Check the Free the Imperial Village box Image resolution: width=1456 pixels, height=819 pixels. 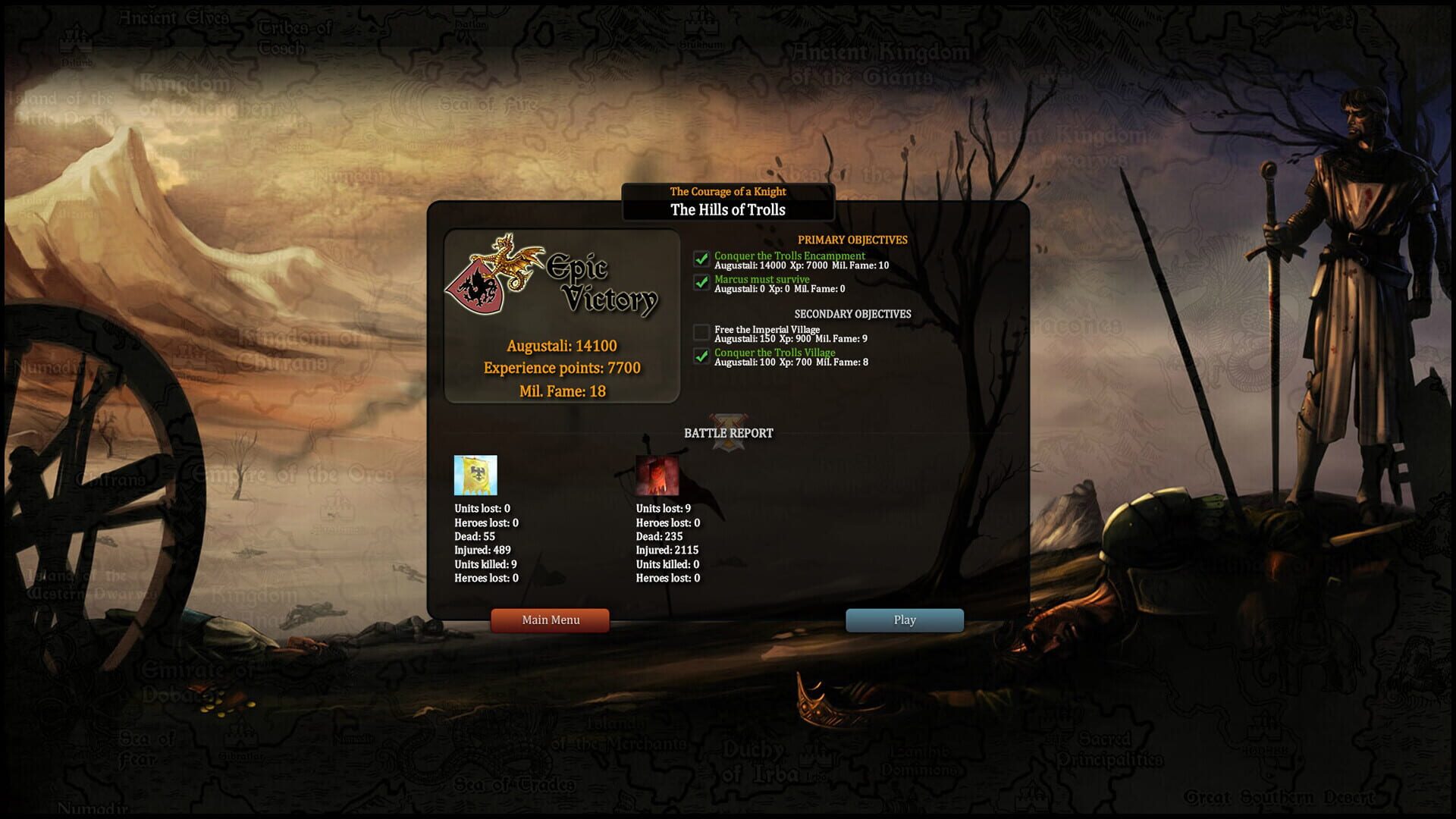pyautogui.click(x=701, y=331)
